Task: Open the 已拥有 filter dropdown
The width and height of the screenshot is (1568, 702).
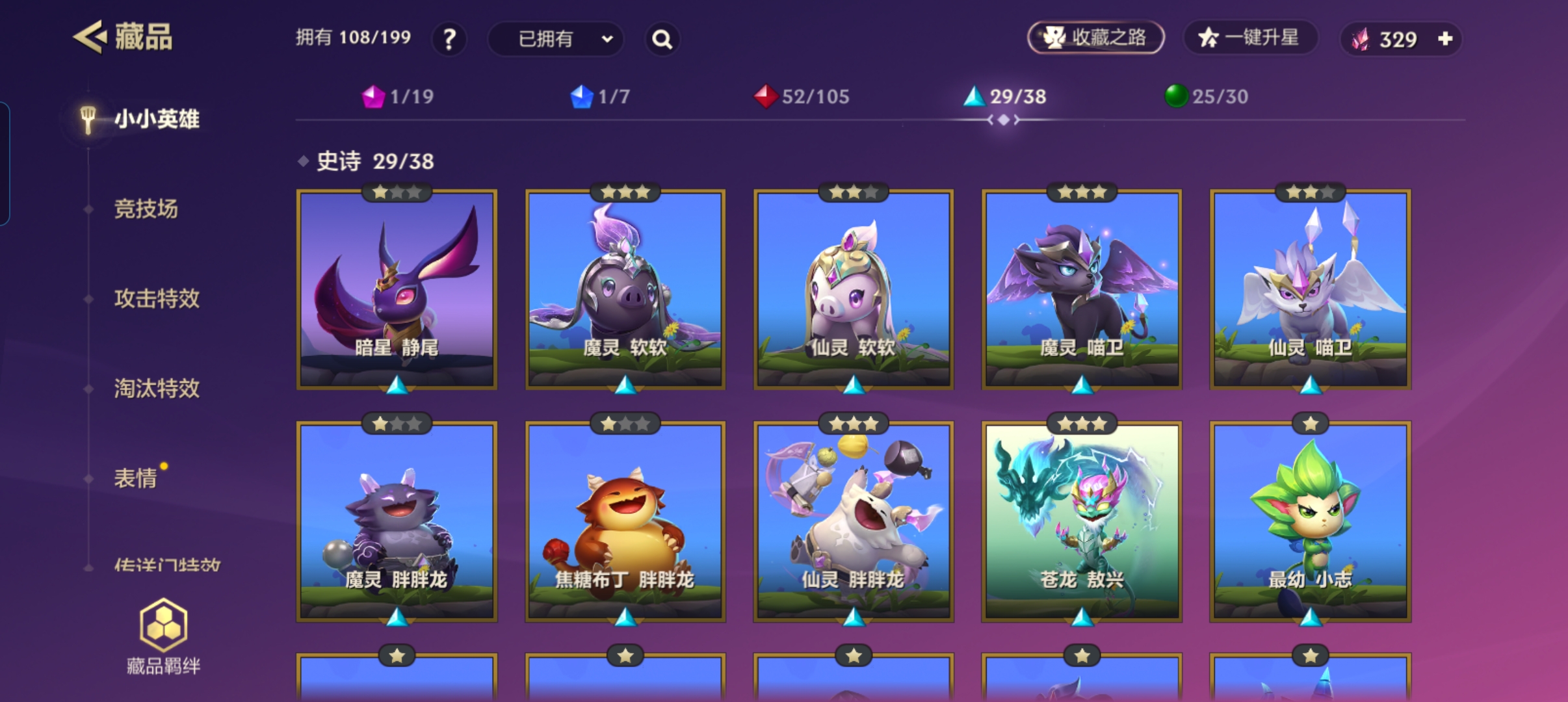Action: pos(556,40)
